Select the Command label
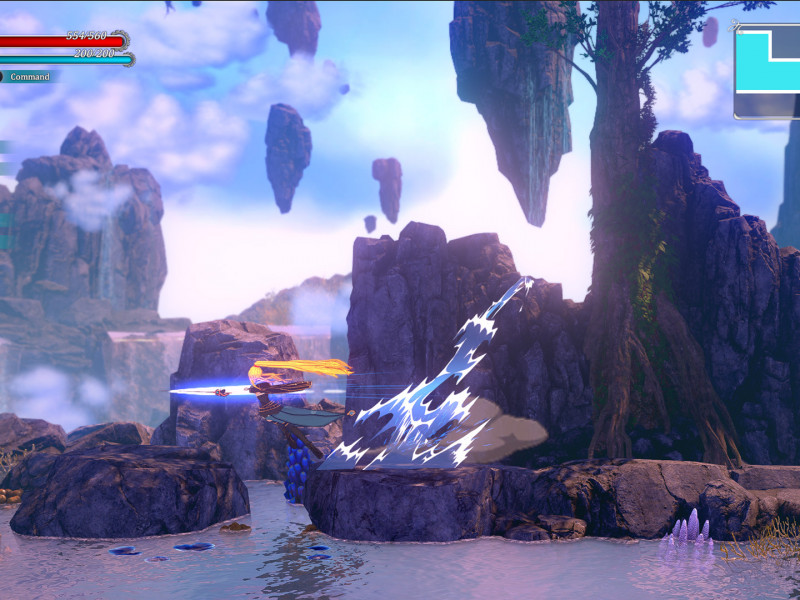800x600 pixels. click(x=29, y=77)
